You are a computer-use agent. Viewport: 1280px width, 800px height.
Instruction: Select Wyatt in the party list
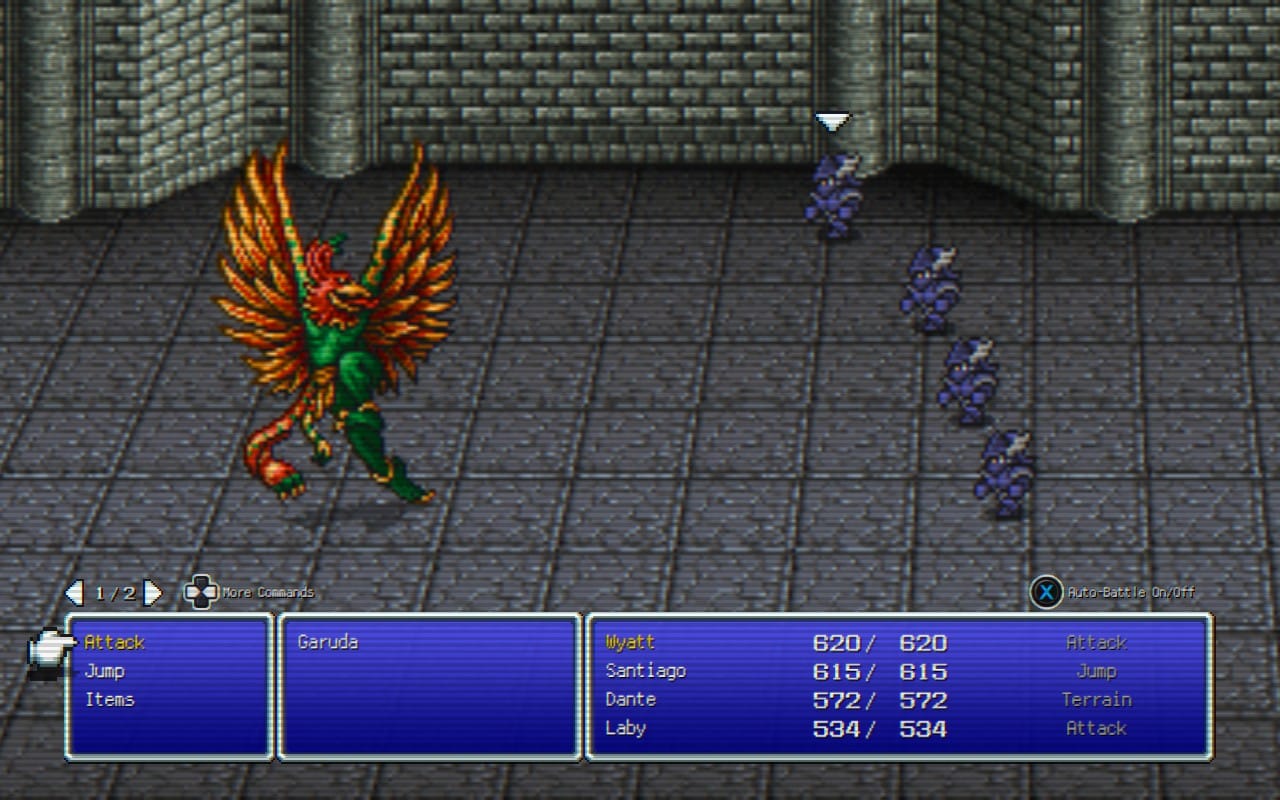630,642
